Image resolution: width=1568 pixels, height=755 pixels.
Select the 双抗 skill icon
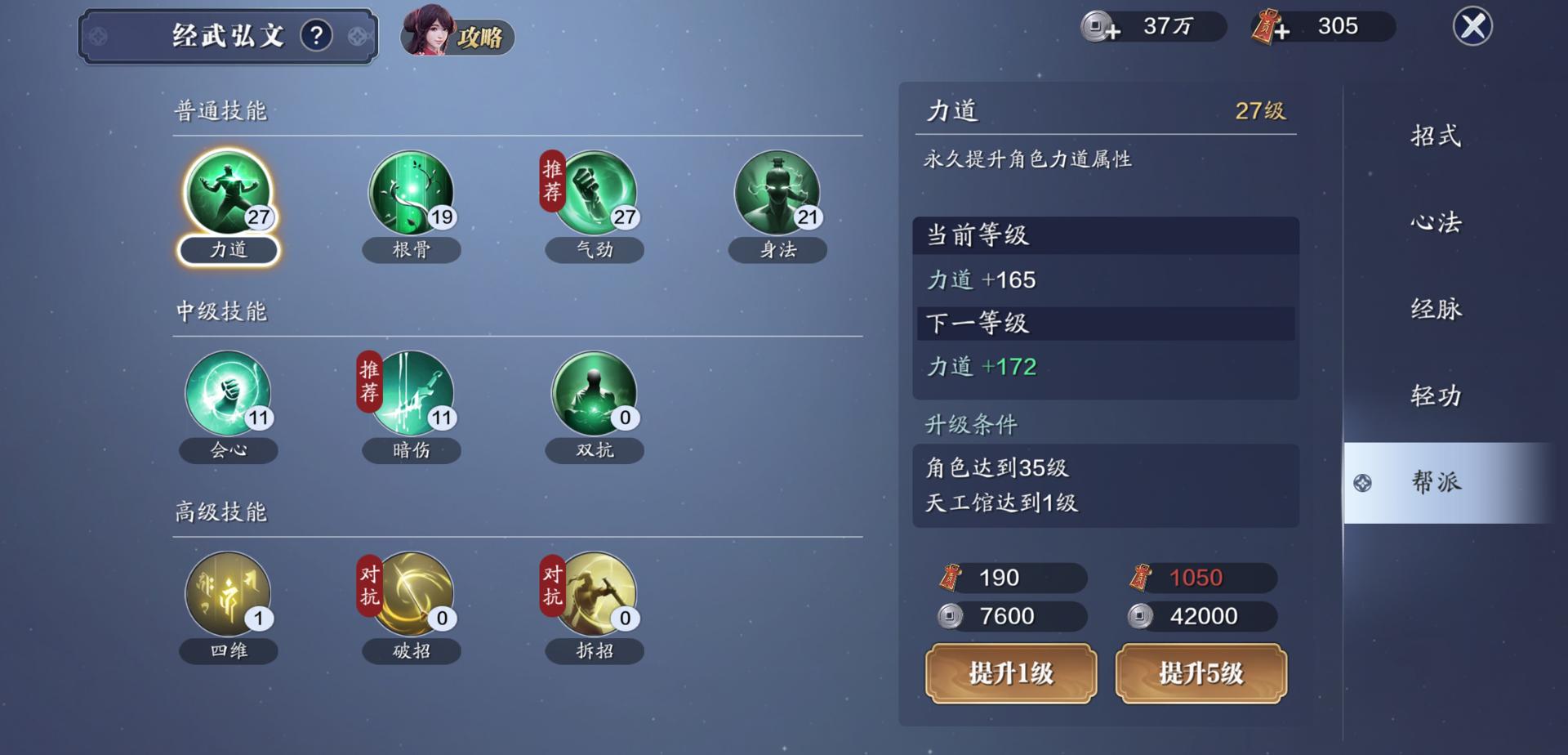(595, 398)
